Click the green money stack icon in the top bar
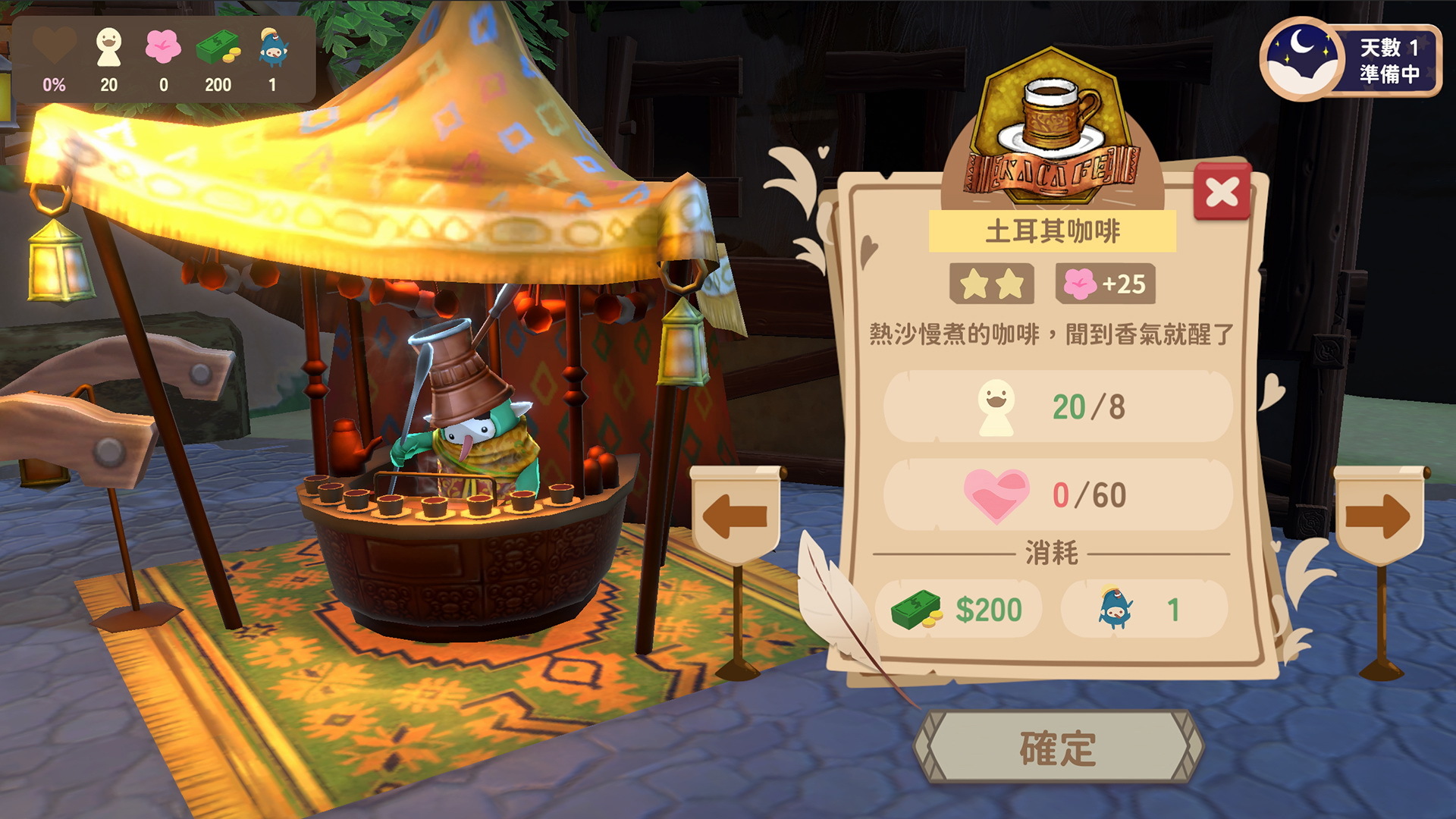Image resolution: width=1456 pixels, height=819 pixels. [219, 47]
